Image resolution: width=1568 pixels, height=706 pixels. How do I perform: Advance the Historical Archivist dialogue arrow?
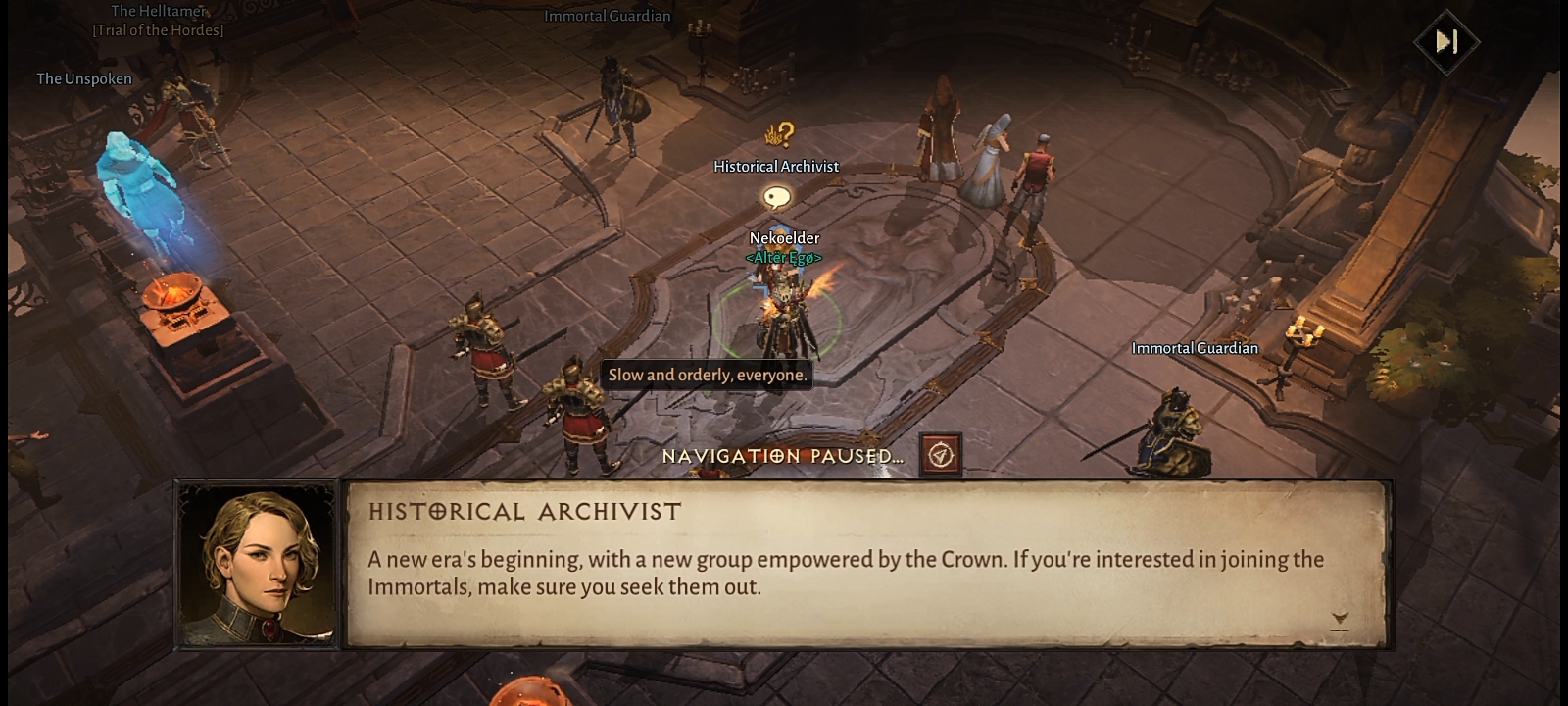coord(1340,619)
